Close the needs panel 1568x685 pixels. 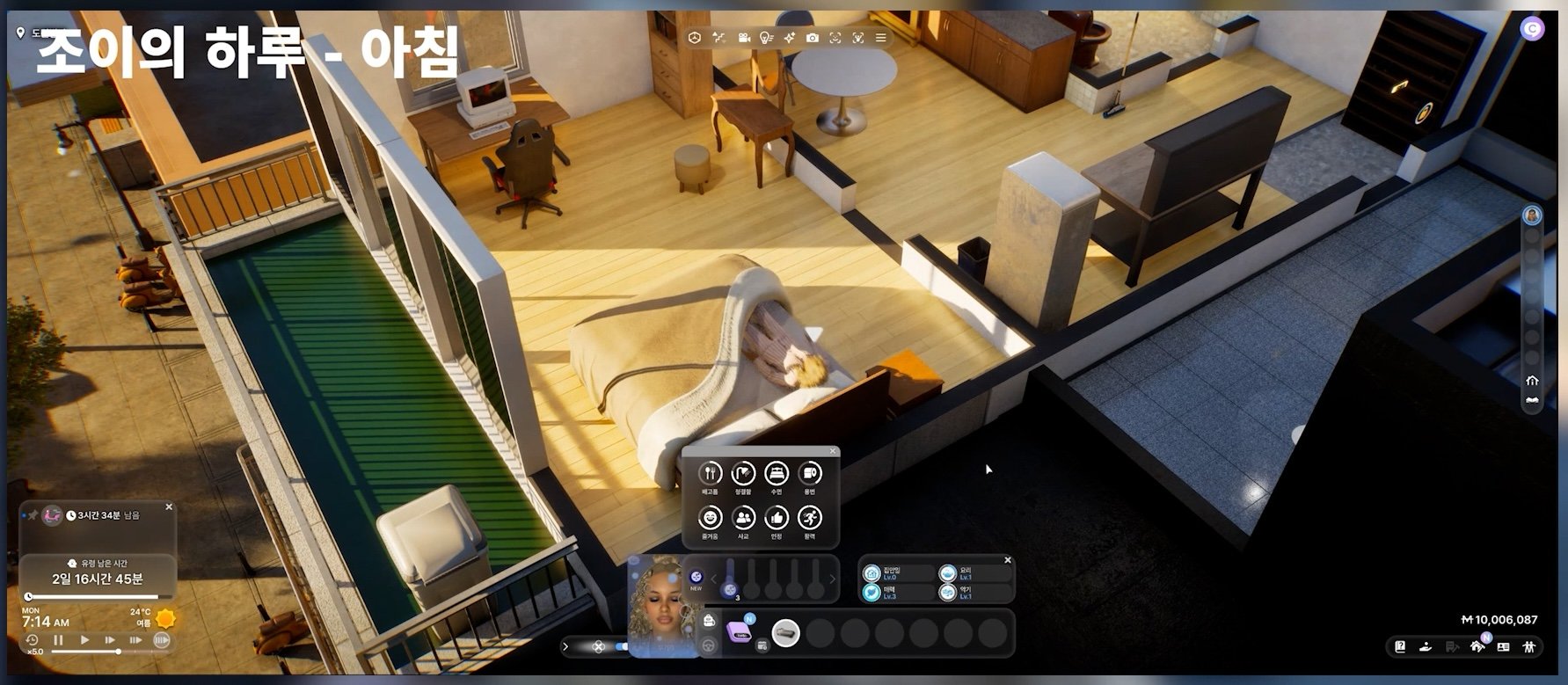click(833, 452)
